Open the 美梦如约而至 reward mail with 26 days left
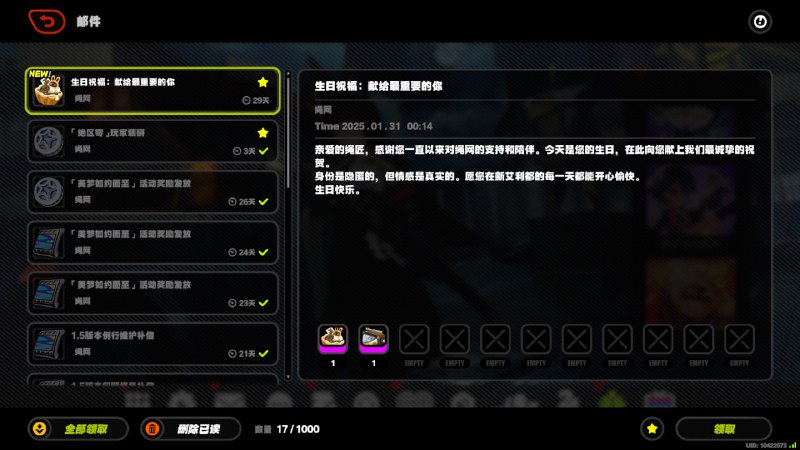Screen dimensions: 800x450 click(x=150, y=192)
